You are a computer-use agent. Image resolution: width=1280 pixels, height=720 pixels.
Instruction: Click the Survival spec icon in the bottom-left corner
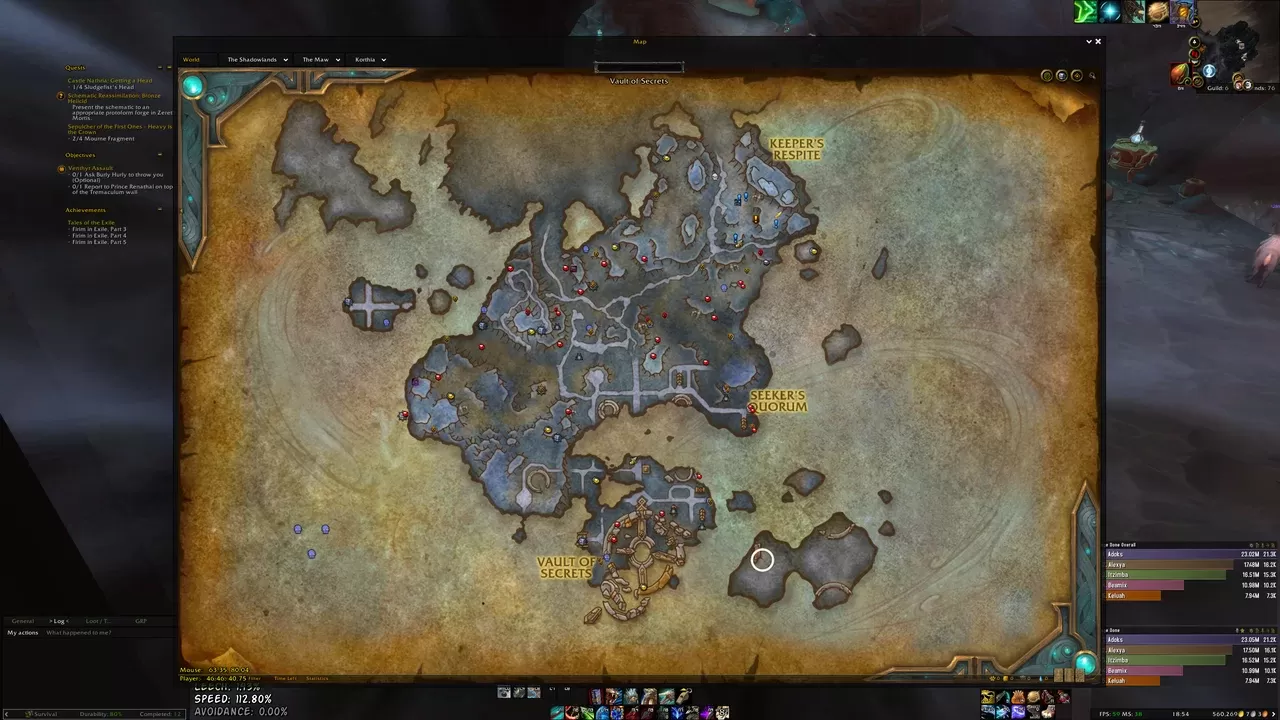tap(28, 713)
